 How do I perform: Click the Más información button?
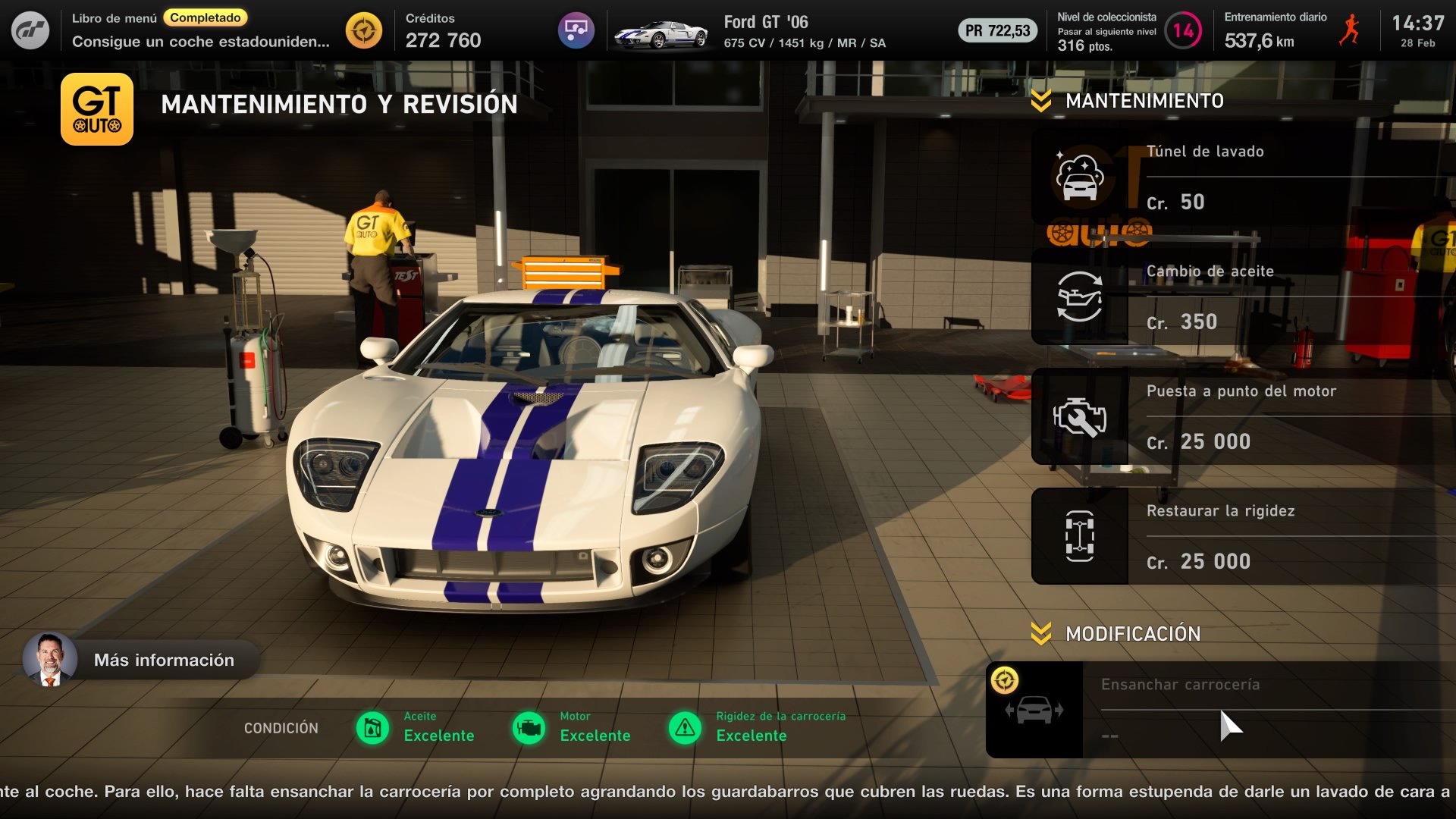(x=163, y=659)
